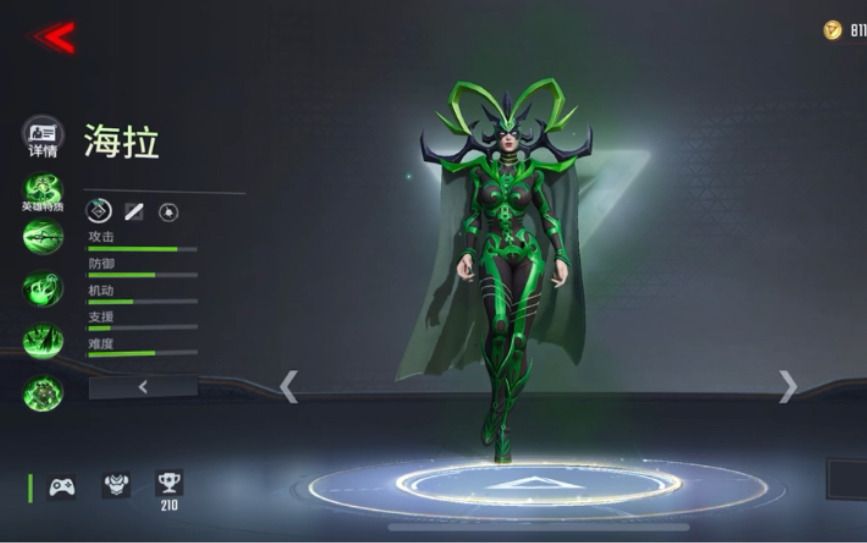Open the trophy tab showing 210
This screenshot has height=543, width=867.
(x=169, y=486)
